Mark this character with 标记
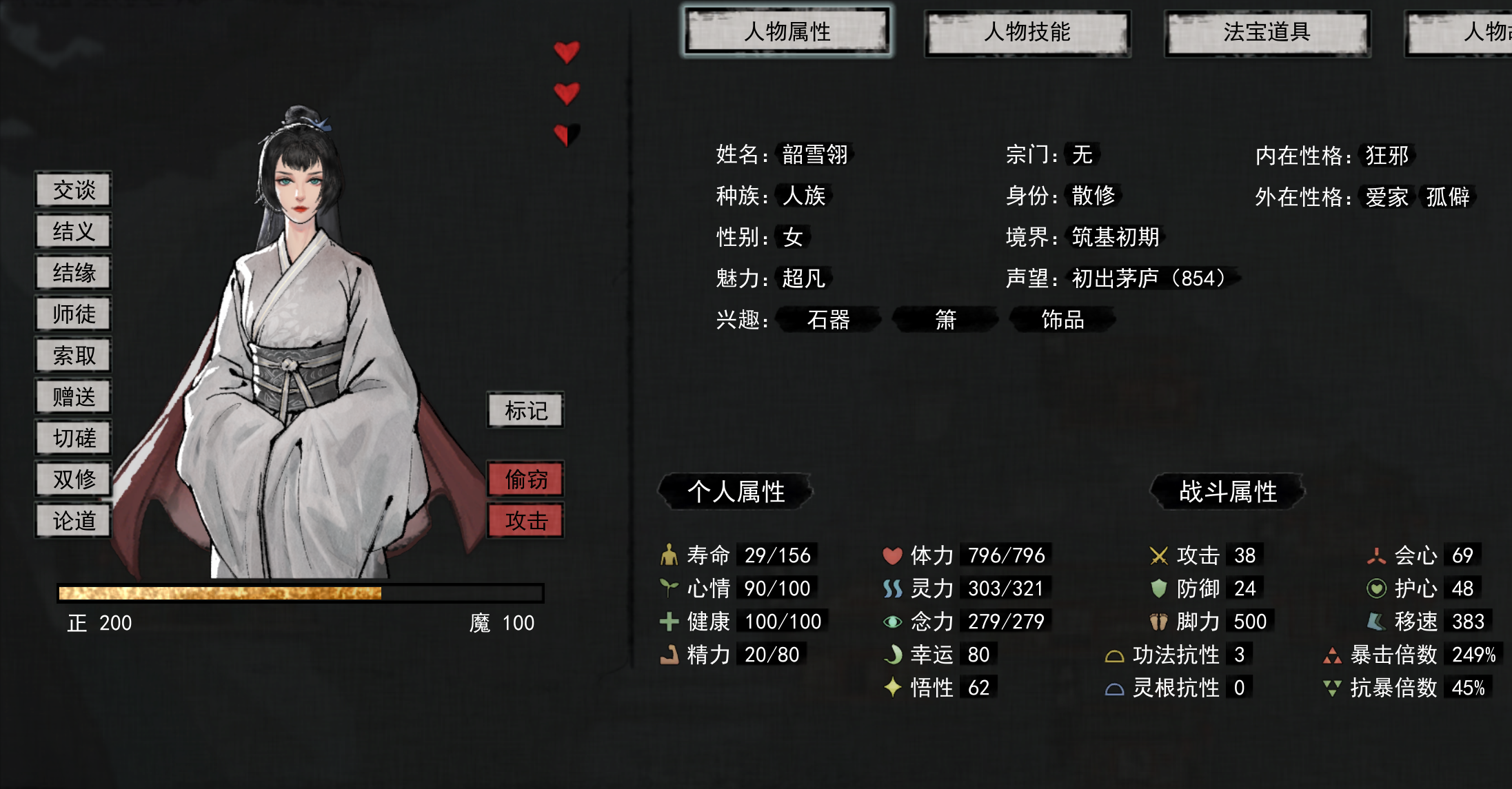Screen dimensions: 1512x789 tap(525, 411)
